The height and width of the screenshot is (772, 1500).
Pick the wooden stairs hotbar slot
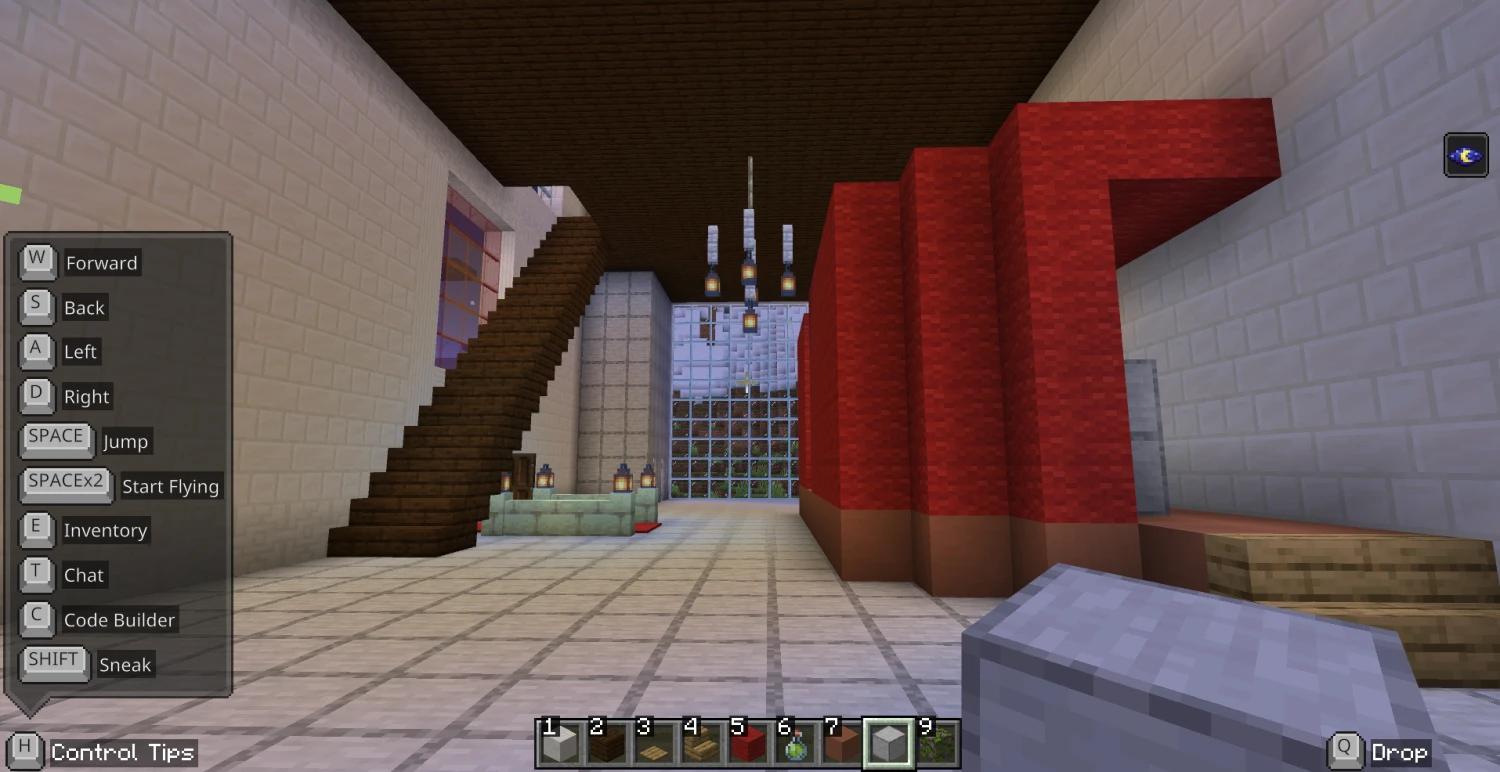701,744
